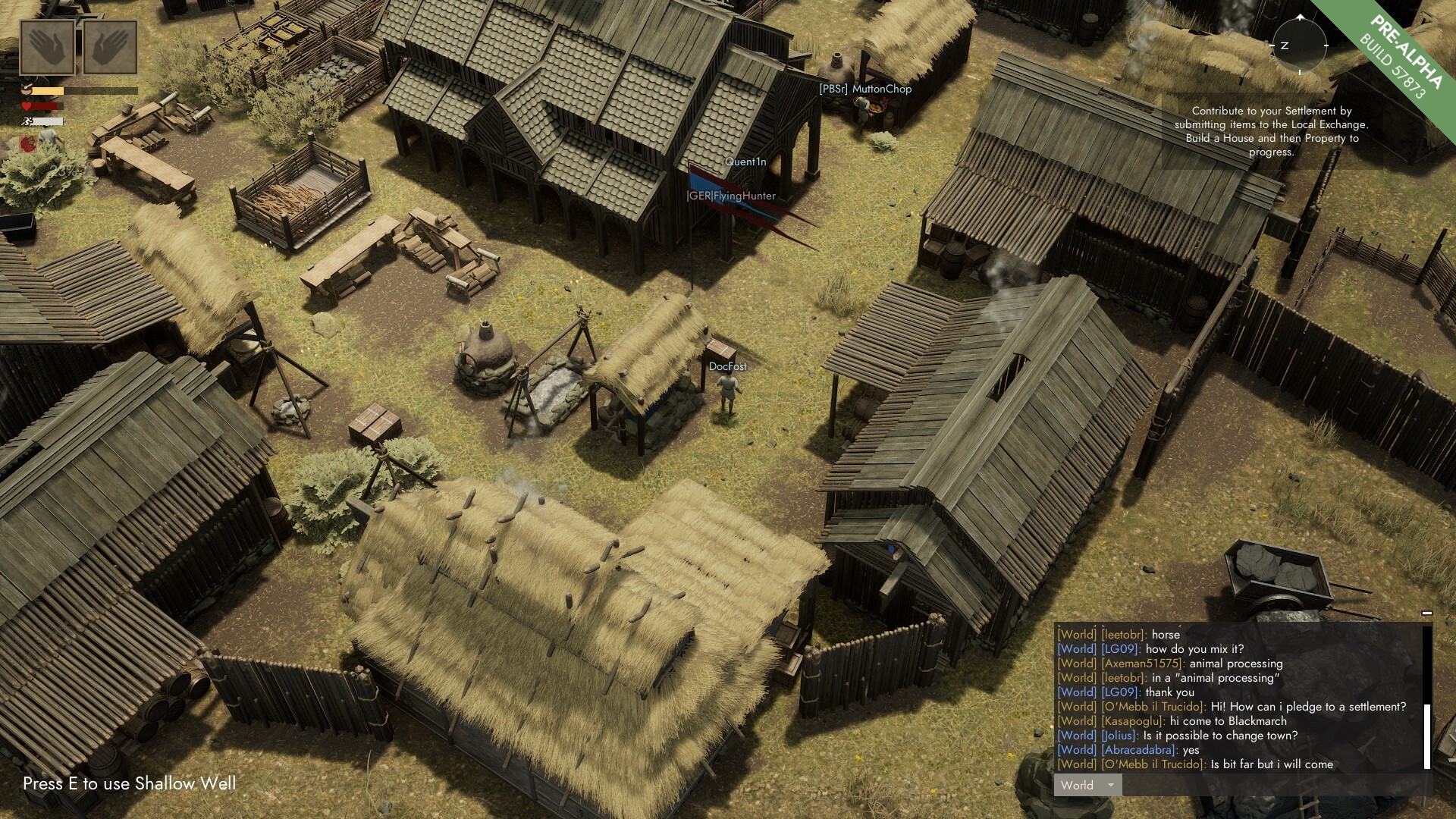This screenshot has height=819, width=1456.
Task: Minimize the chat window
Action: click(x=1426, y=613)
